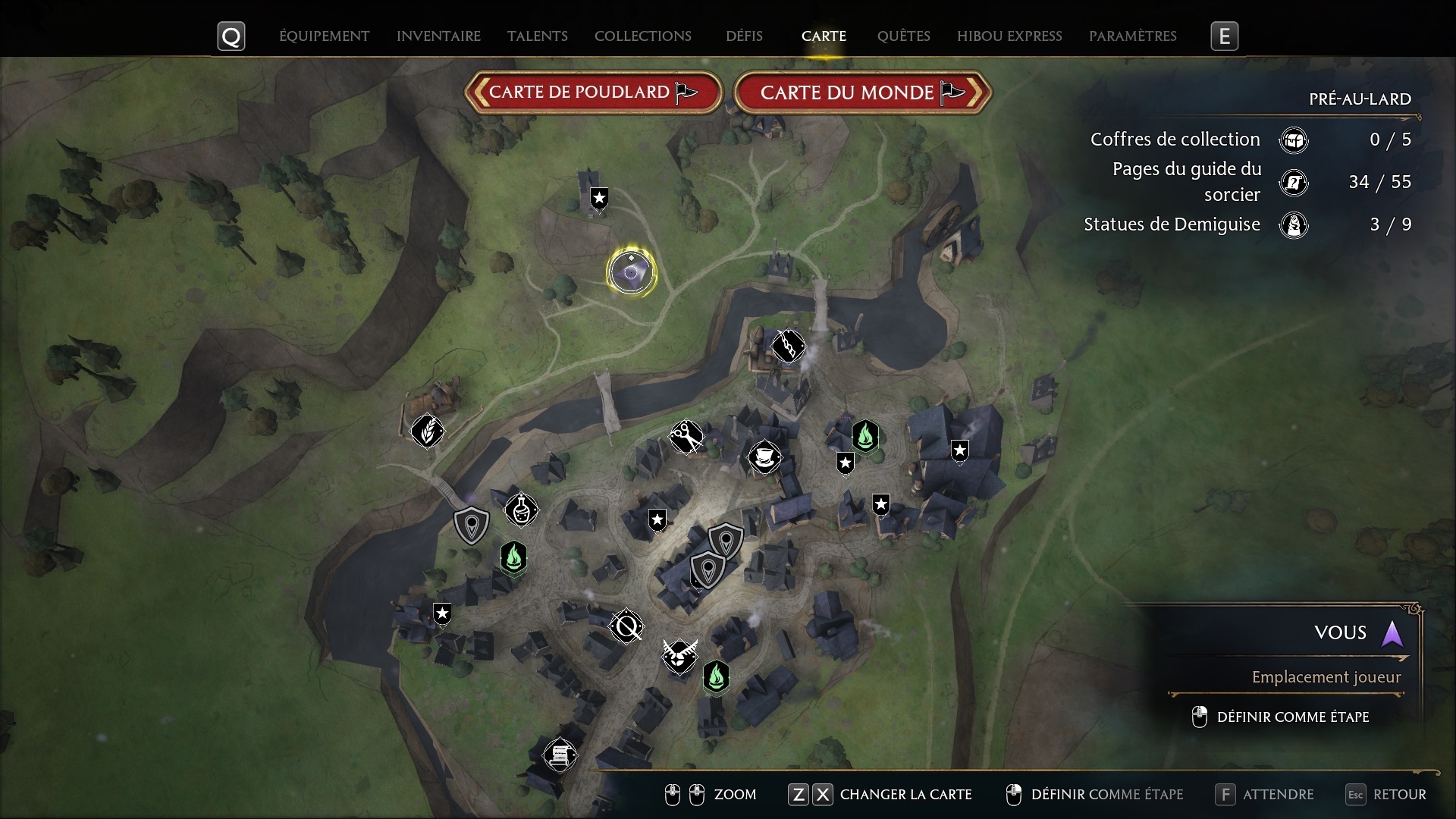Screen dimensions: 1456x819
Task: Select the highlighted player location marker
Action: click(631, 271)
